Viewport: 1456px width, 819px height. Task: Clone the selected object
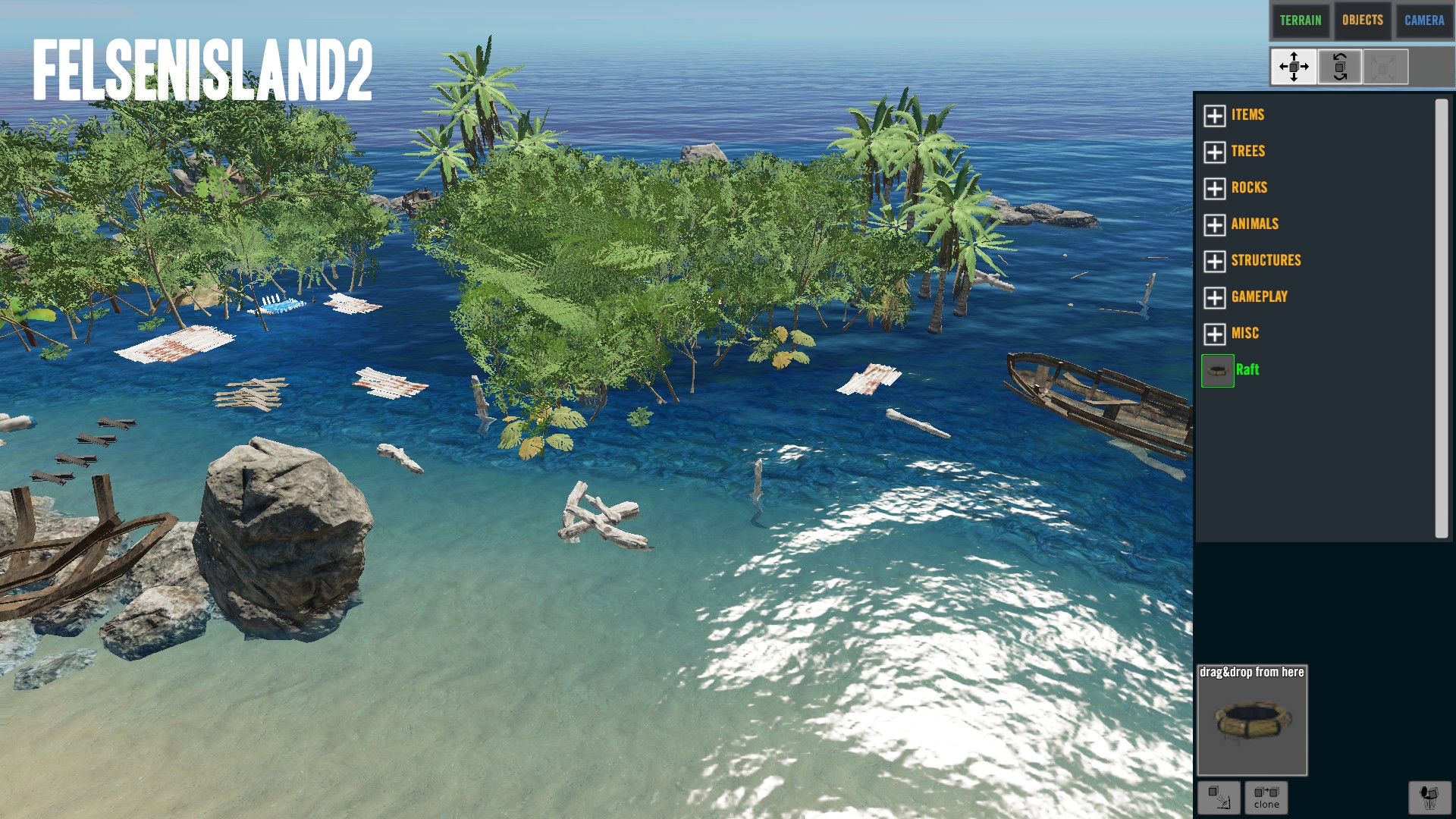click(x=1266, y=797)
